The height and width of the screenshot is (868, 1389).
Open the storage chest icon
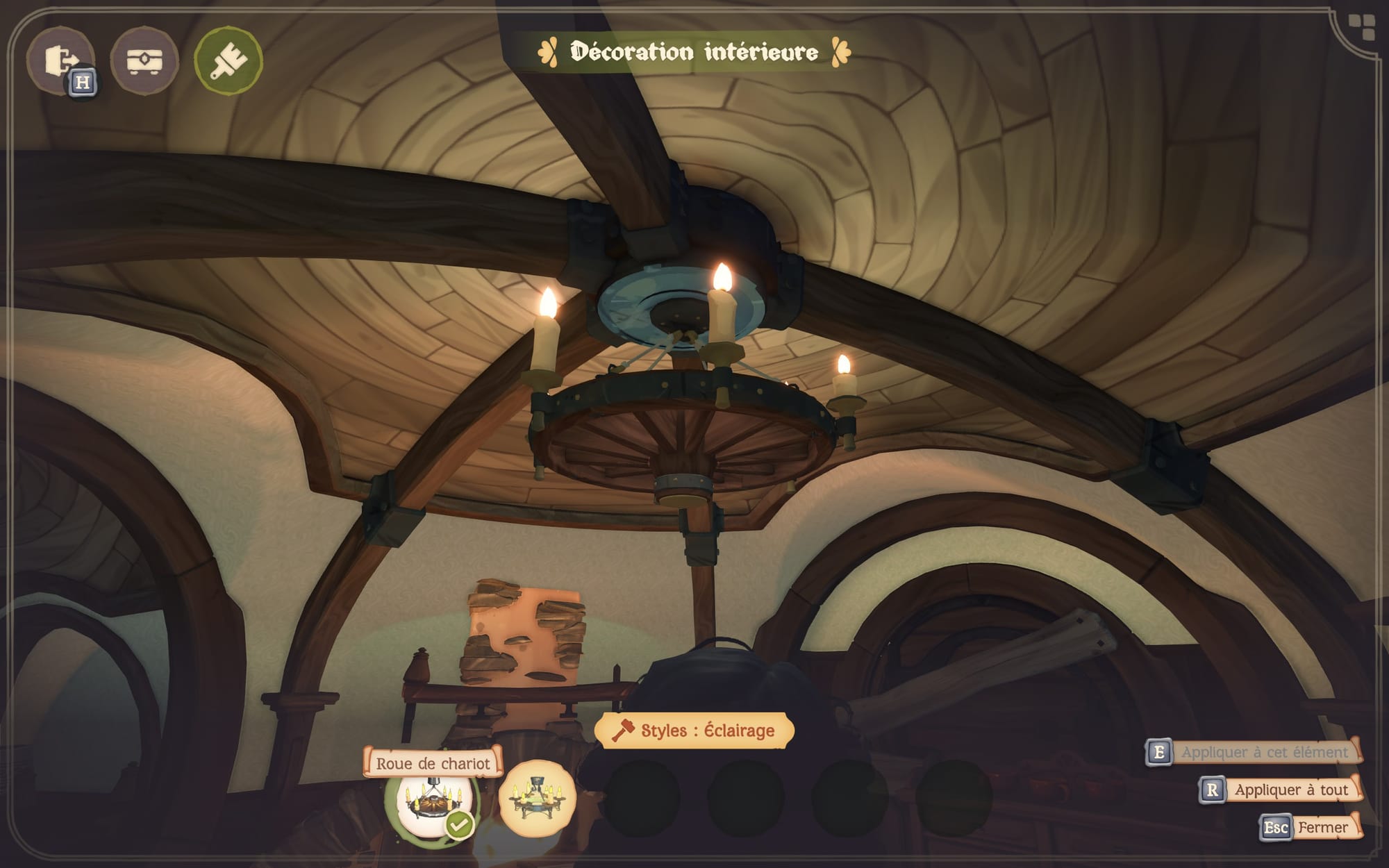(x=147, y=59)
